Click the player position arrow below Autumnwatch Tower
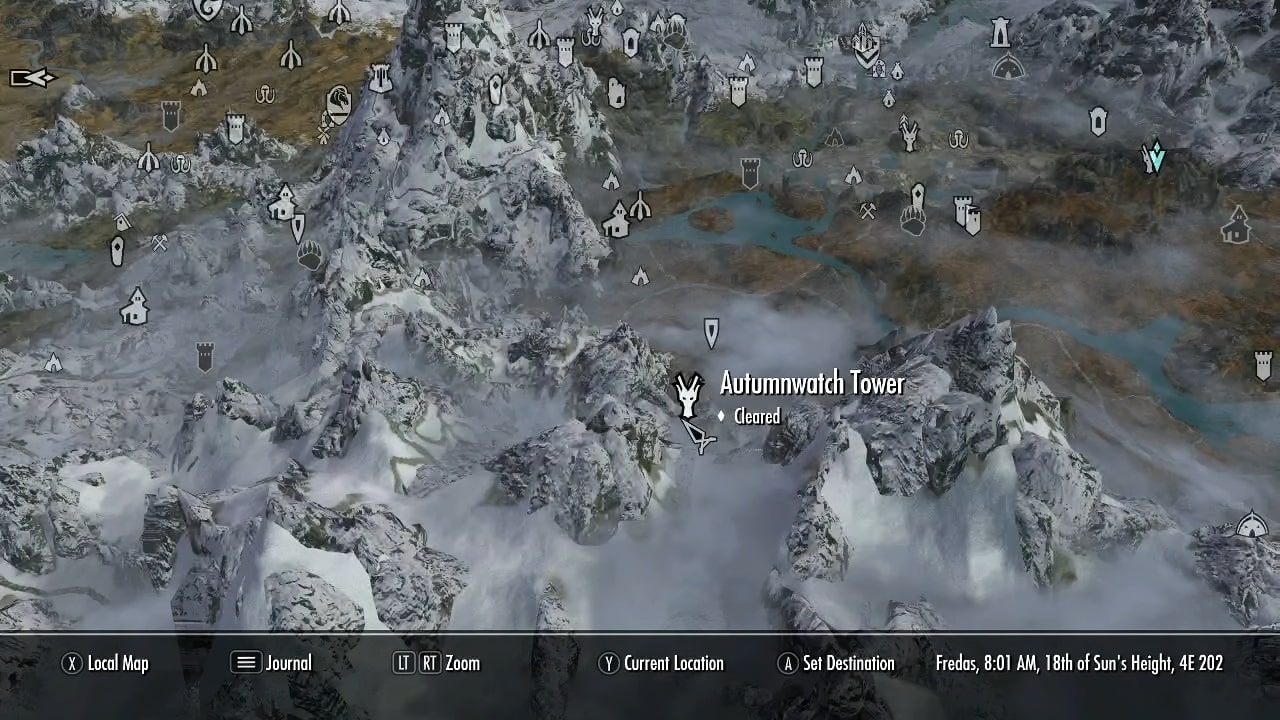Image resolution: width=1280 pixels, height=720 pixels. coord(700,440)
